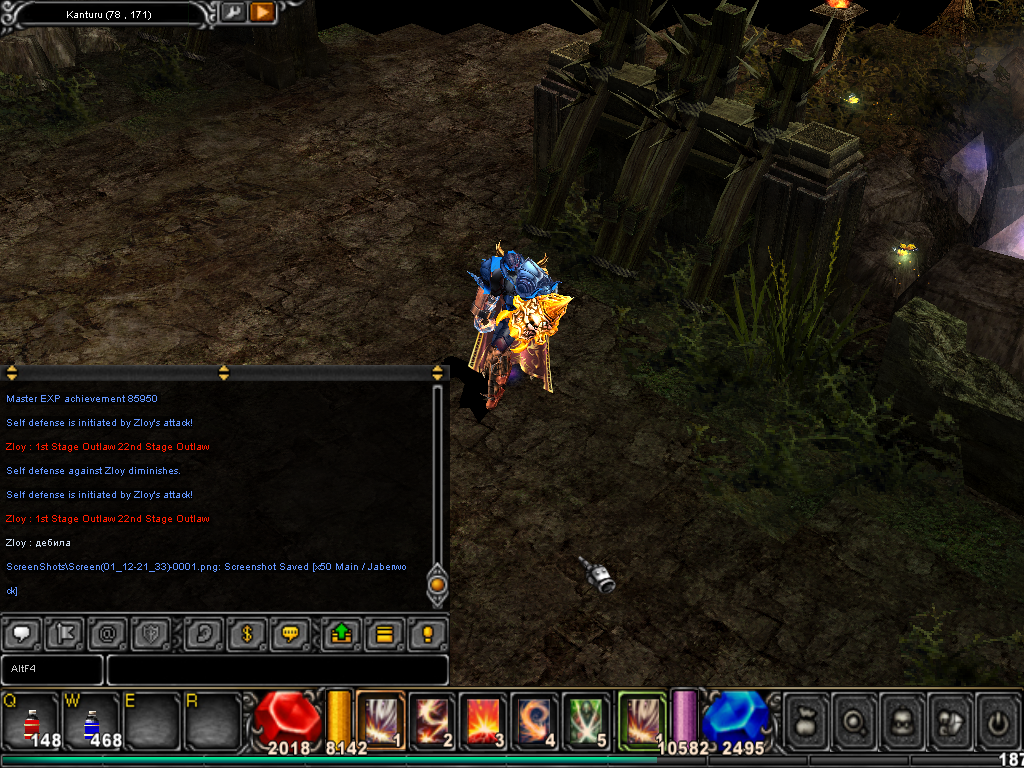Viewport: 1024px width, 768px height.
Task: Open the character face menu button
Action: (902, 720)
